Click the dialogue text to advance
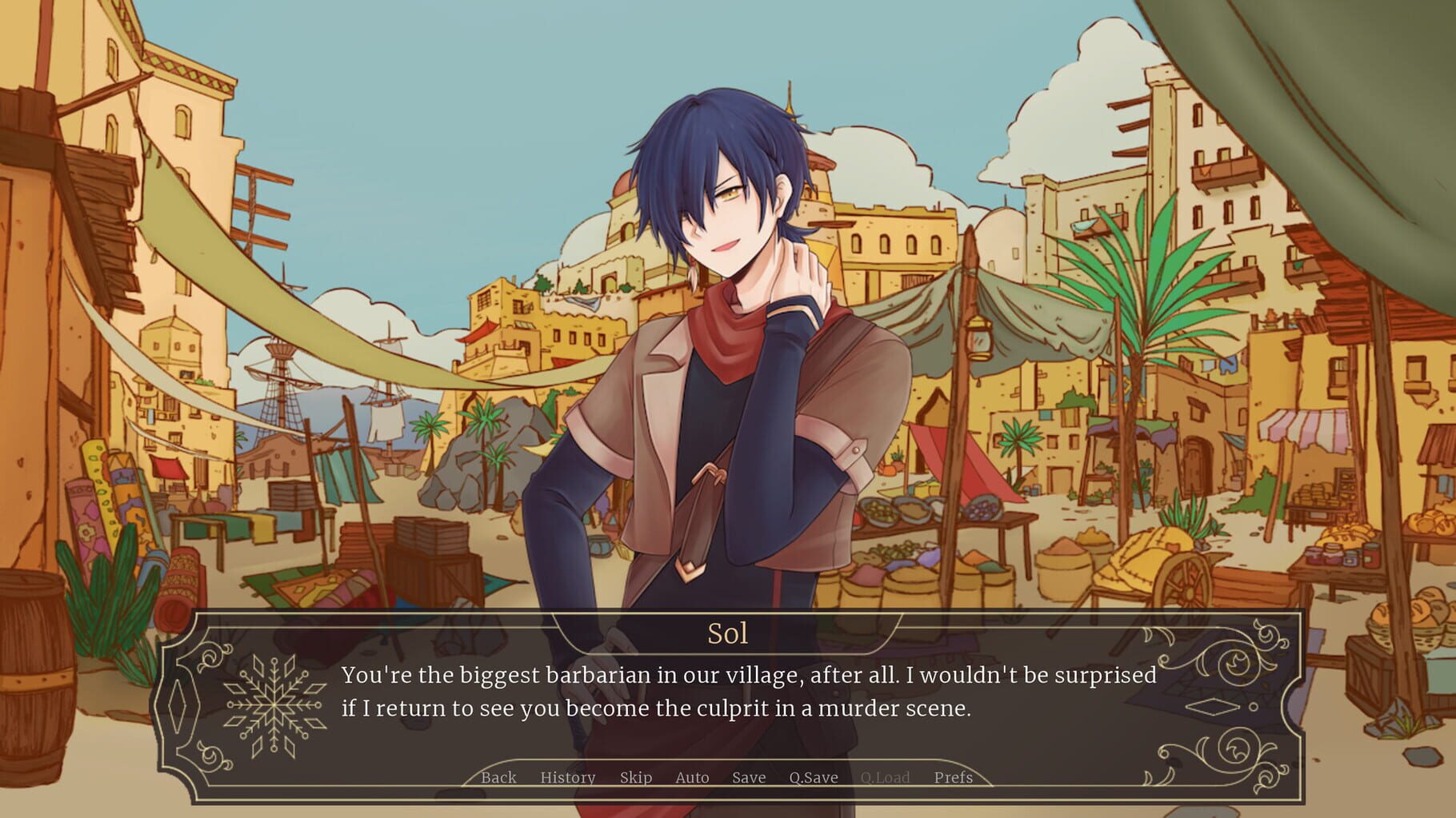This screenshot has width=1456, height=818. click(x=752, y=692)
